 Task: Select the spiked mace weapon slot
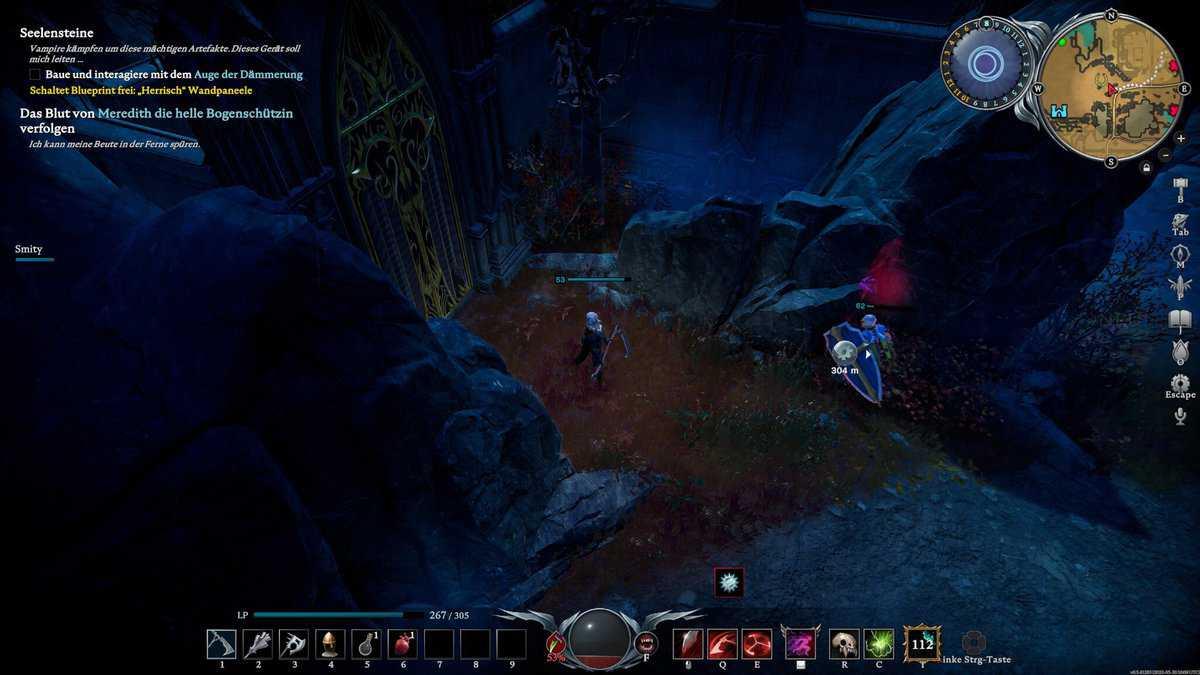pos(257,644)
